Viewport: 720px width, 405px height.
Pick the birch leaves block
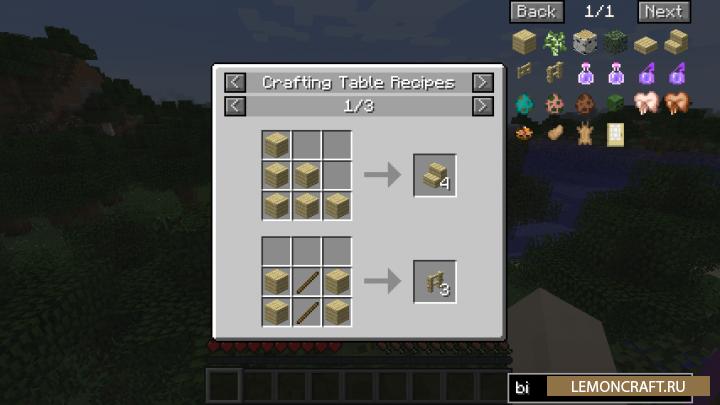coord(615,42)
